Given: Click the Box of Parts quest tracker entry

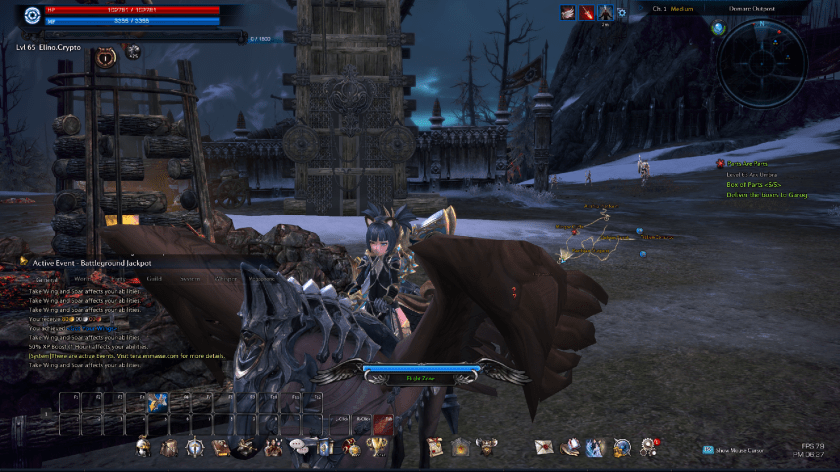Looking at the screenshot, I should pyautogui.click(x=759, y=184).
